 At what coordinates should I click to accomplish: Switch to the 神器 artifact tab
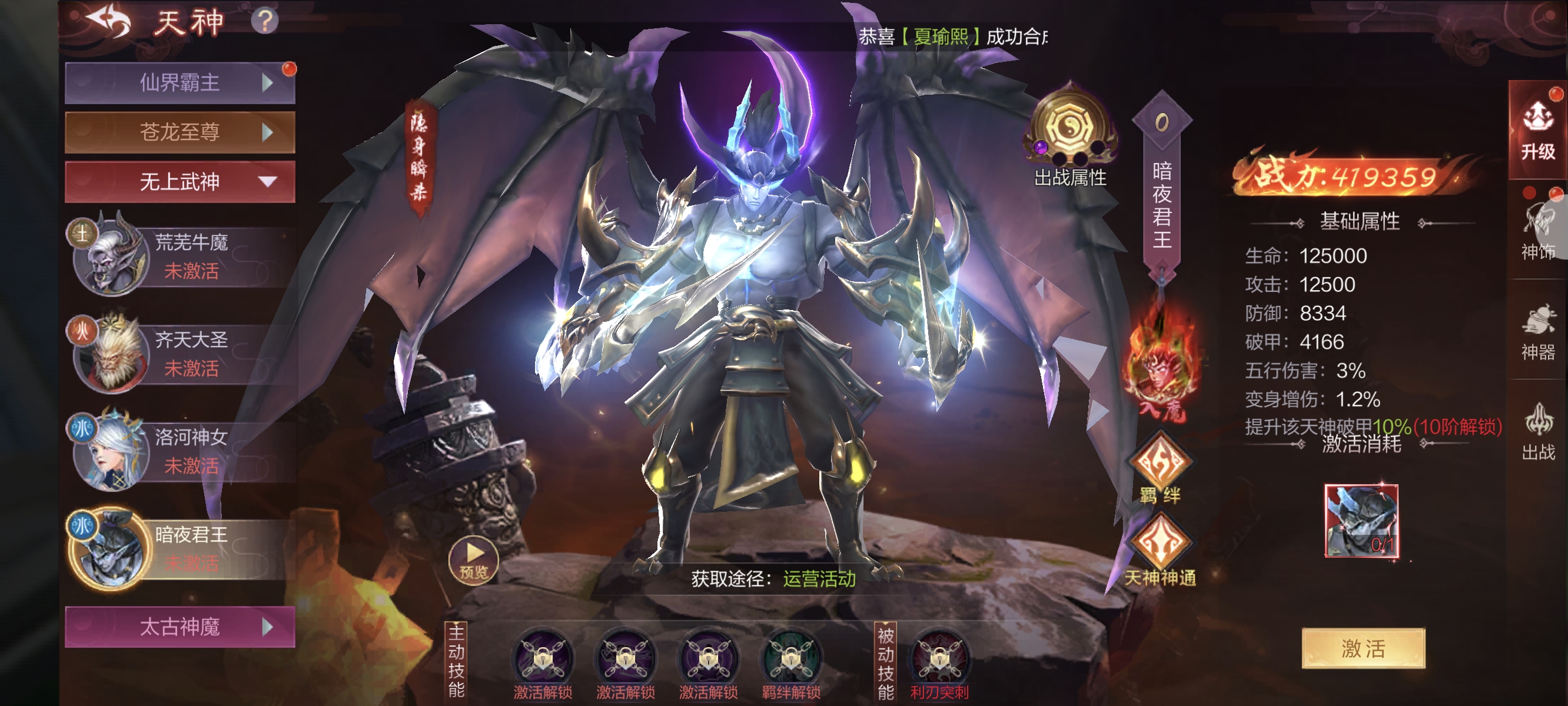point(1537,332)
